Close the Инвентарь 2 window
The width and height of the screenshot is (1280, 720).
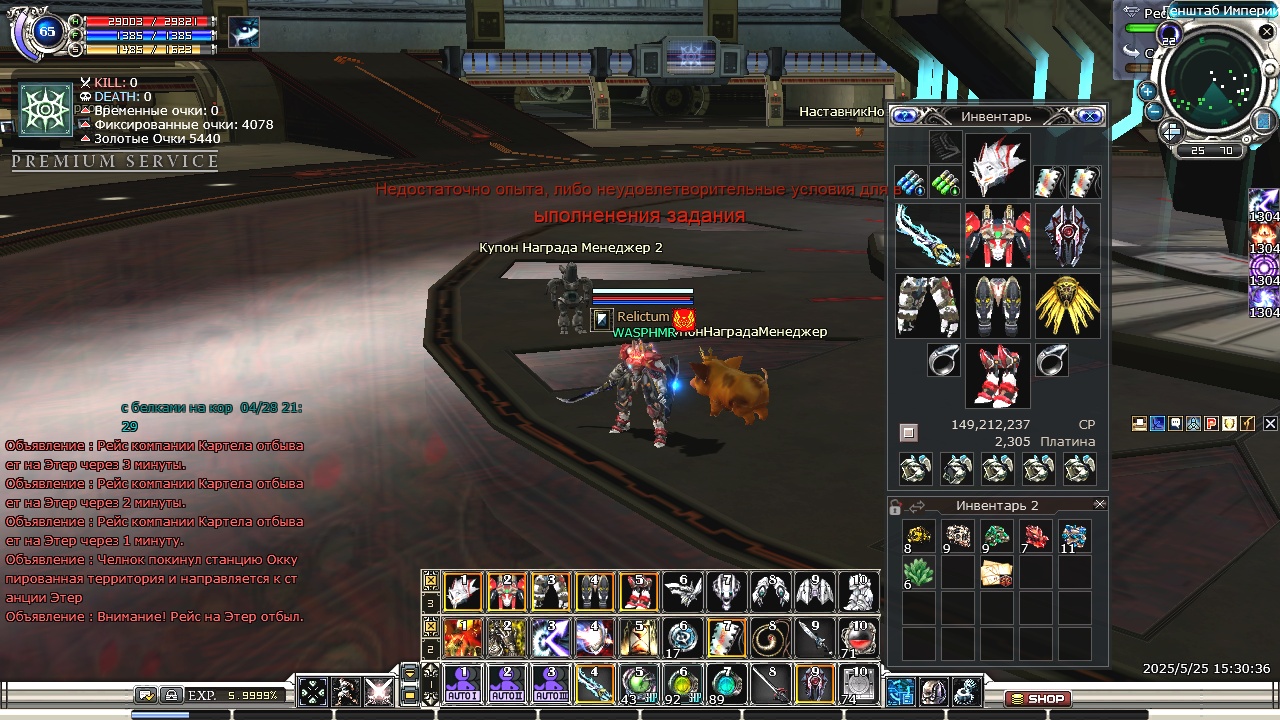[x=1100, y=505]
